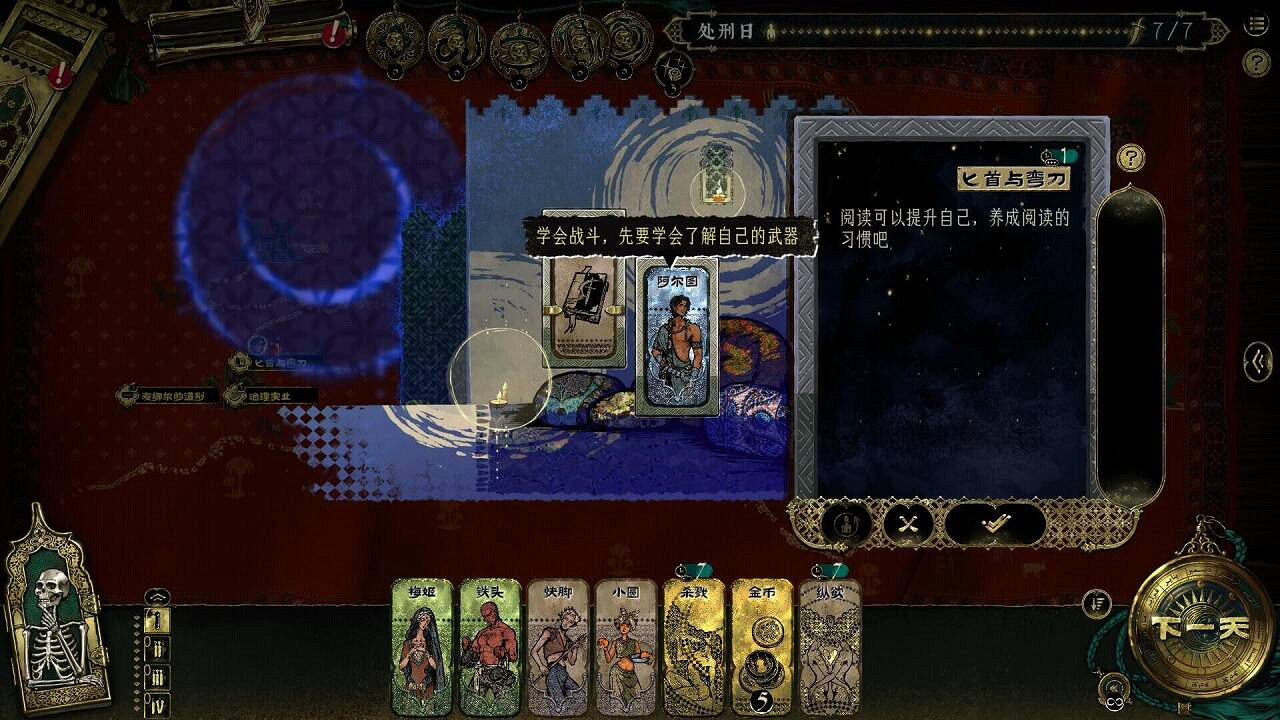Expand the list using the chevron above numeral I
This screenshot has width=1280, height=720.
pos(157,596)
